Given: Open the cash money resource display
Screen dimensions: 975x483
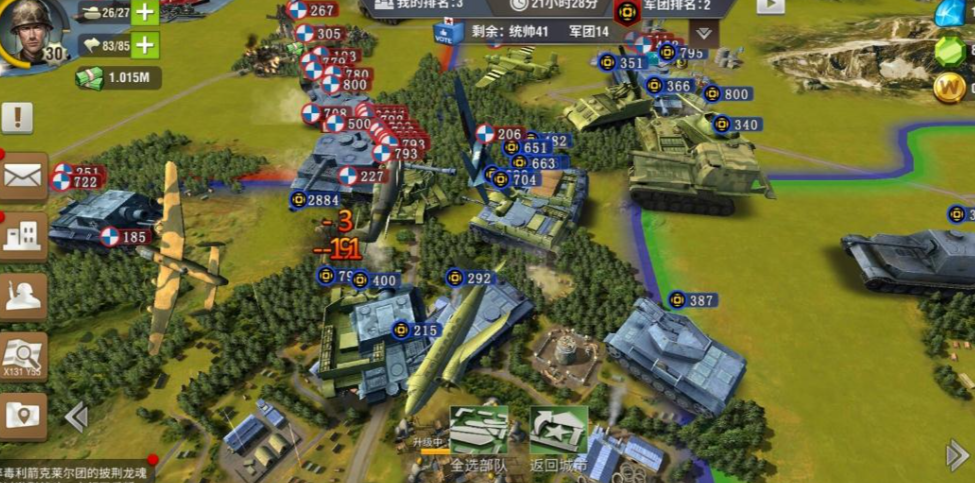Looking at the screenshot, I should pos(118,78).
